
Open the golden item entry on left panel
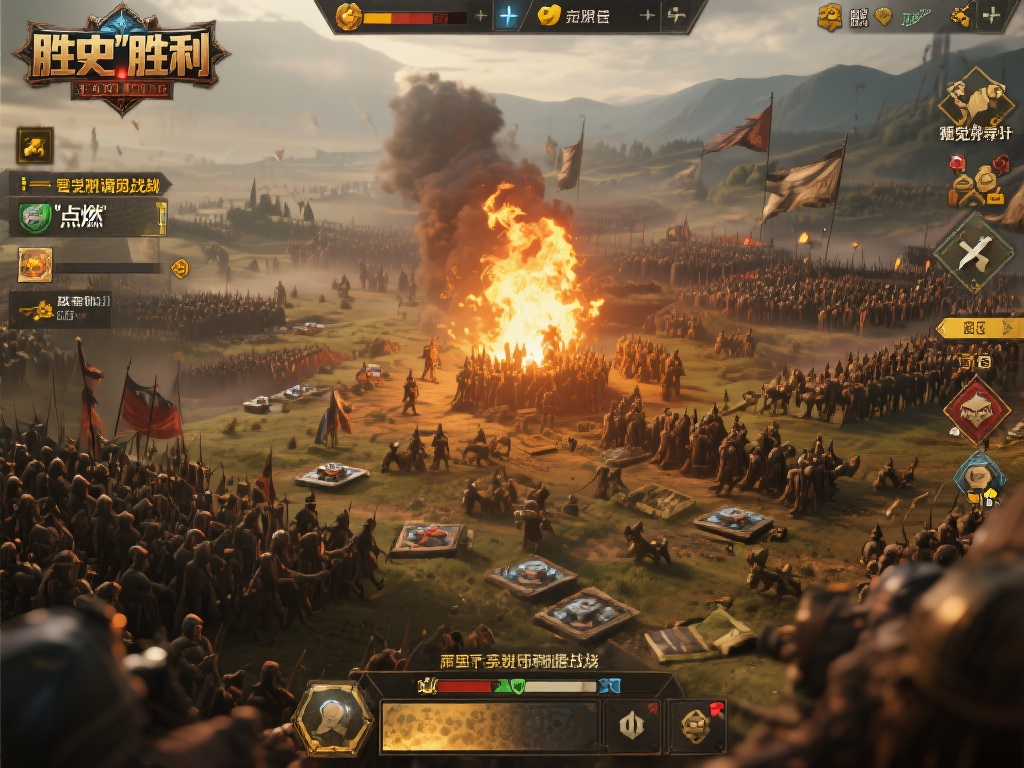click(60, 310)
